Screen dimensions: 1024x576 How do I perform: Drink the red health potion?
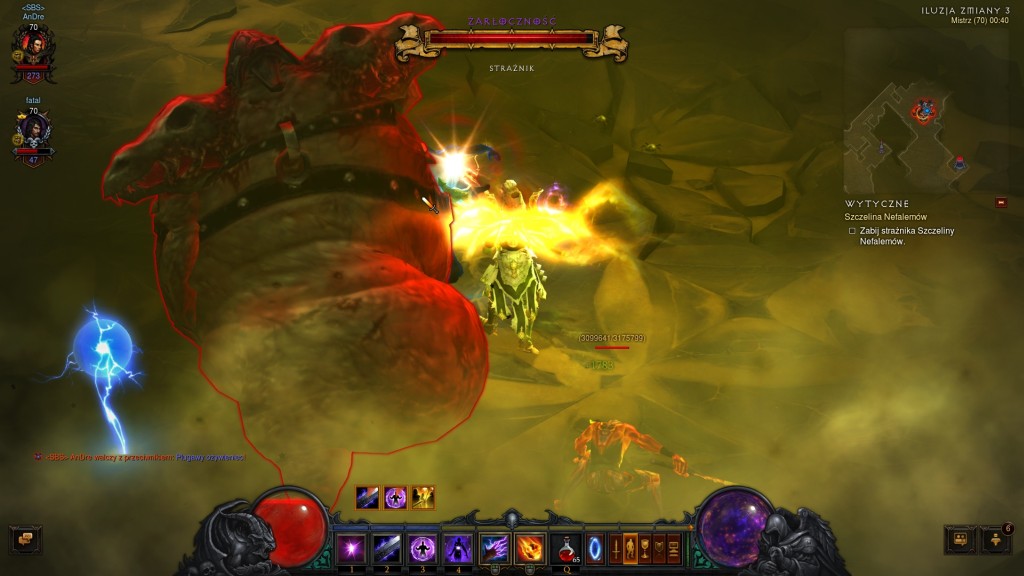[x=567, y=548]
